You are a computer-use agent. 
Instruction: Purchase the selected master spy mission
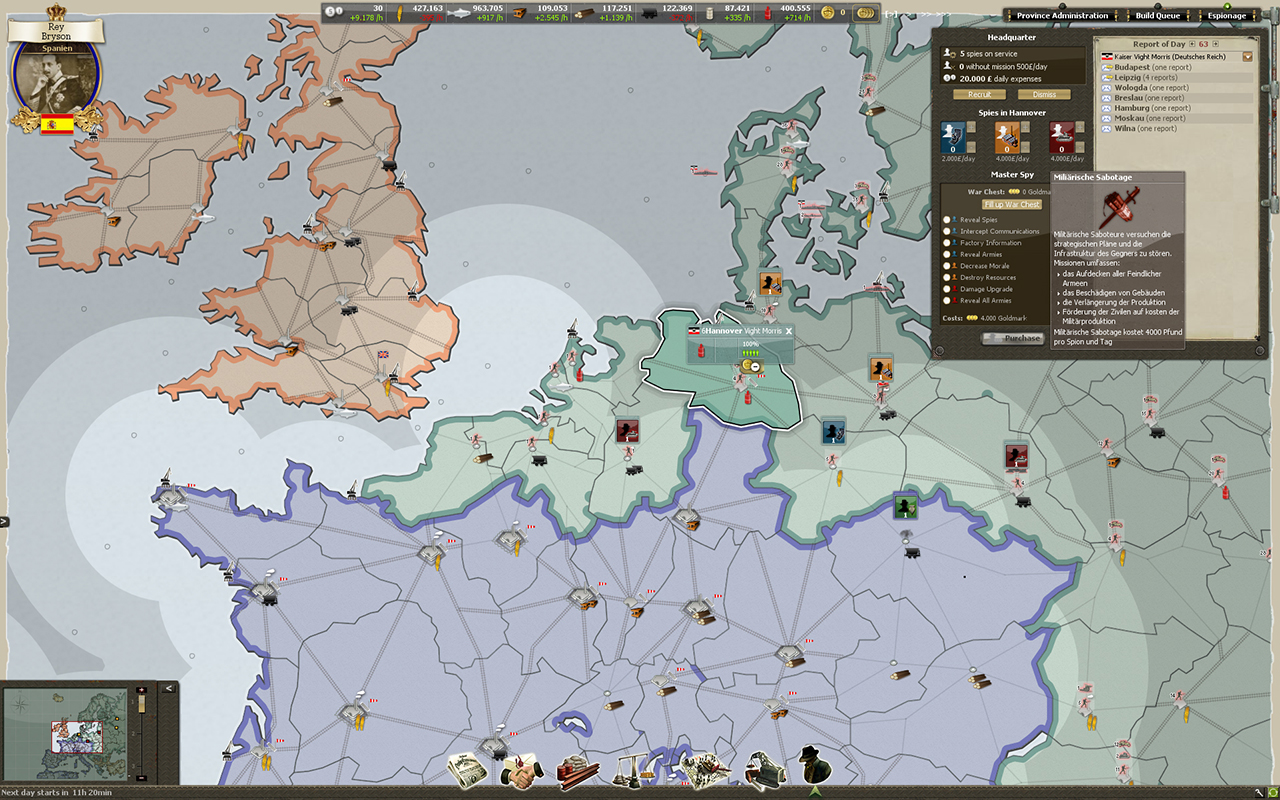(1013, 338)
